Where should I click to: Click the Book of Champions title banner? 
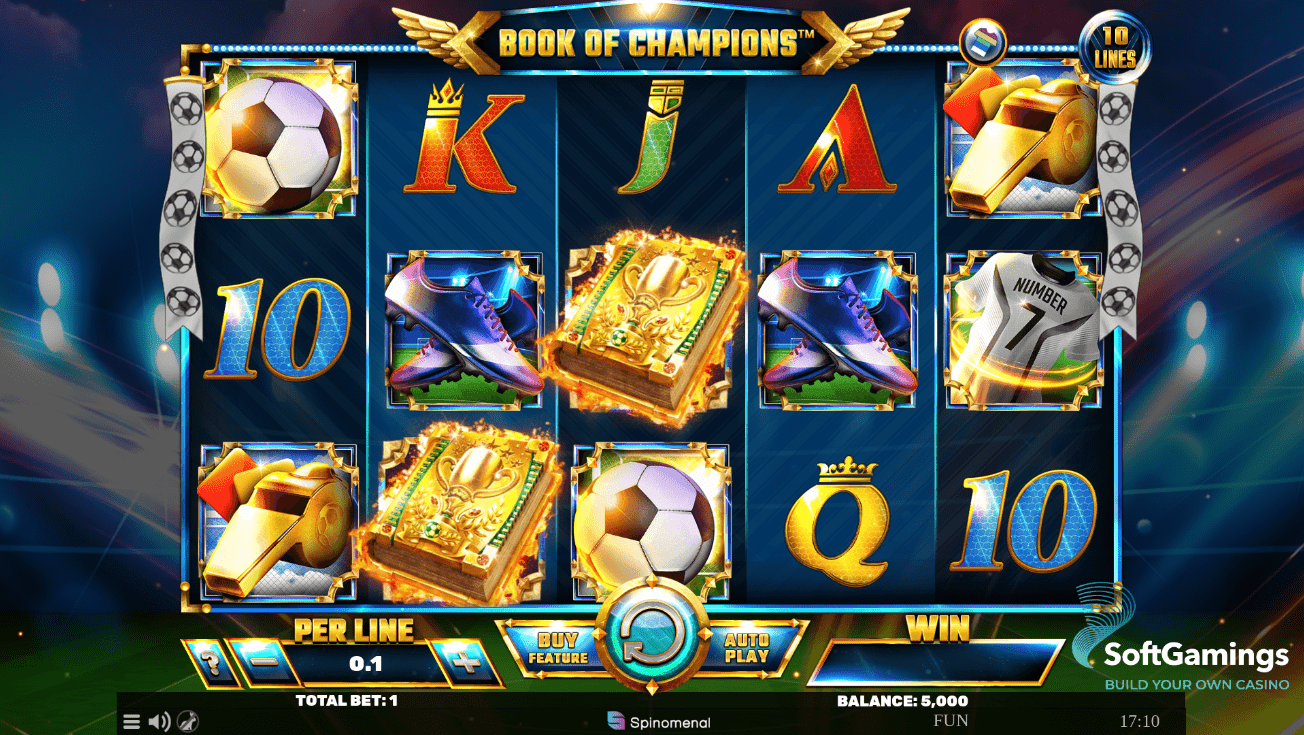coord(652,38)
